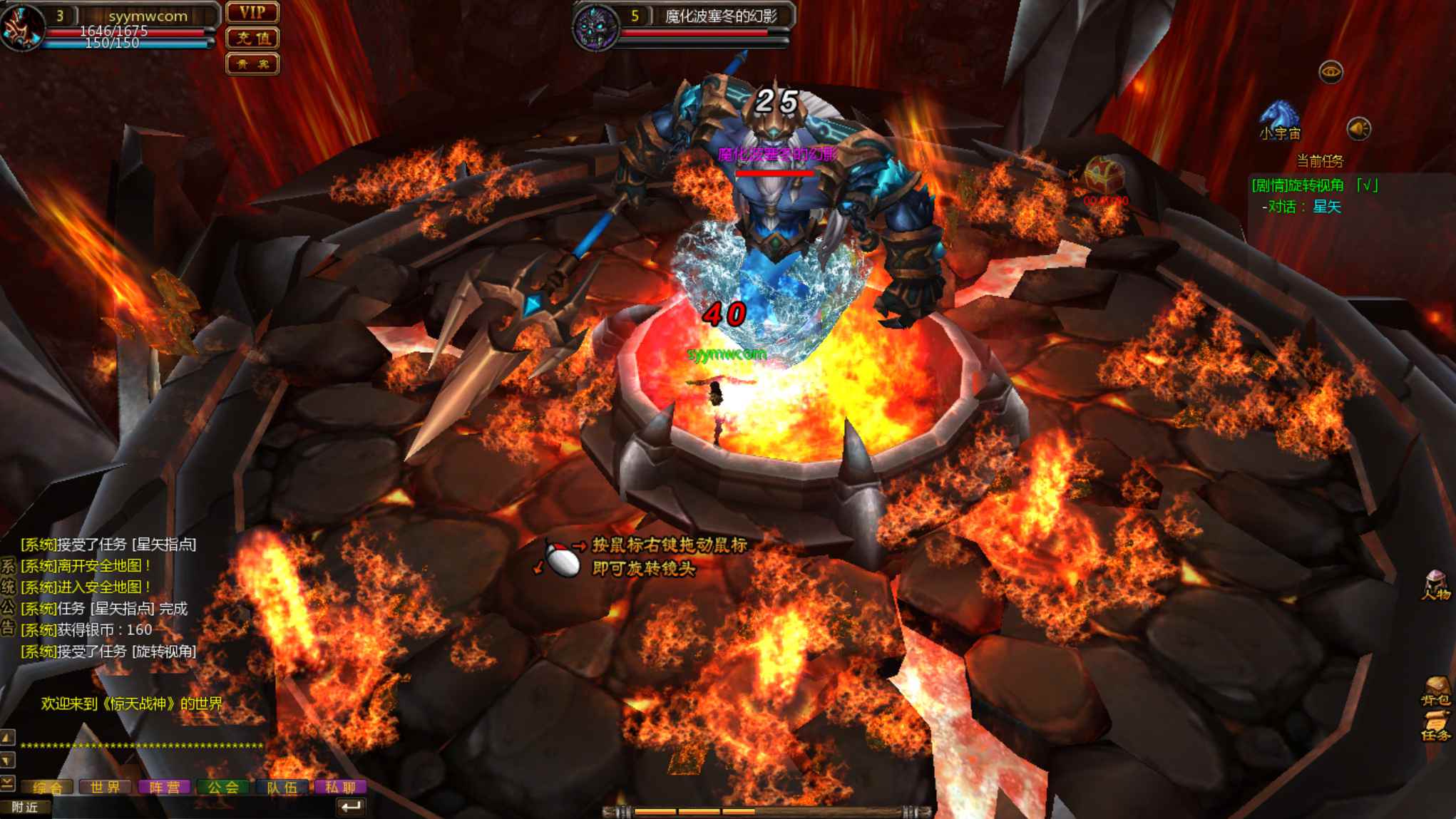Image resolution: width=1456 pixels, height=819 pixels.
Task: Toggle the eye visibility icon
Action: point(1331,72)
